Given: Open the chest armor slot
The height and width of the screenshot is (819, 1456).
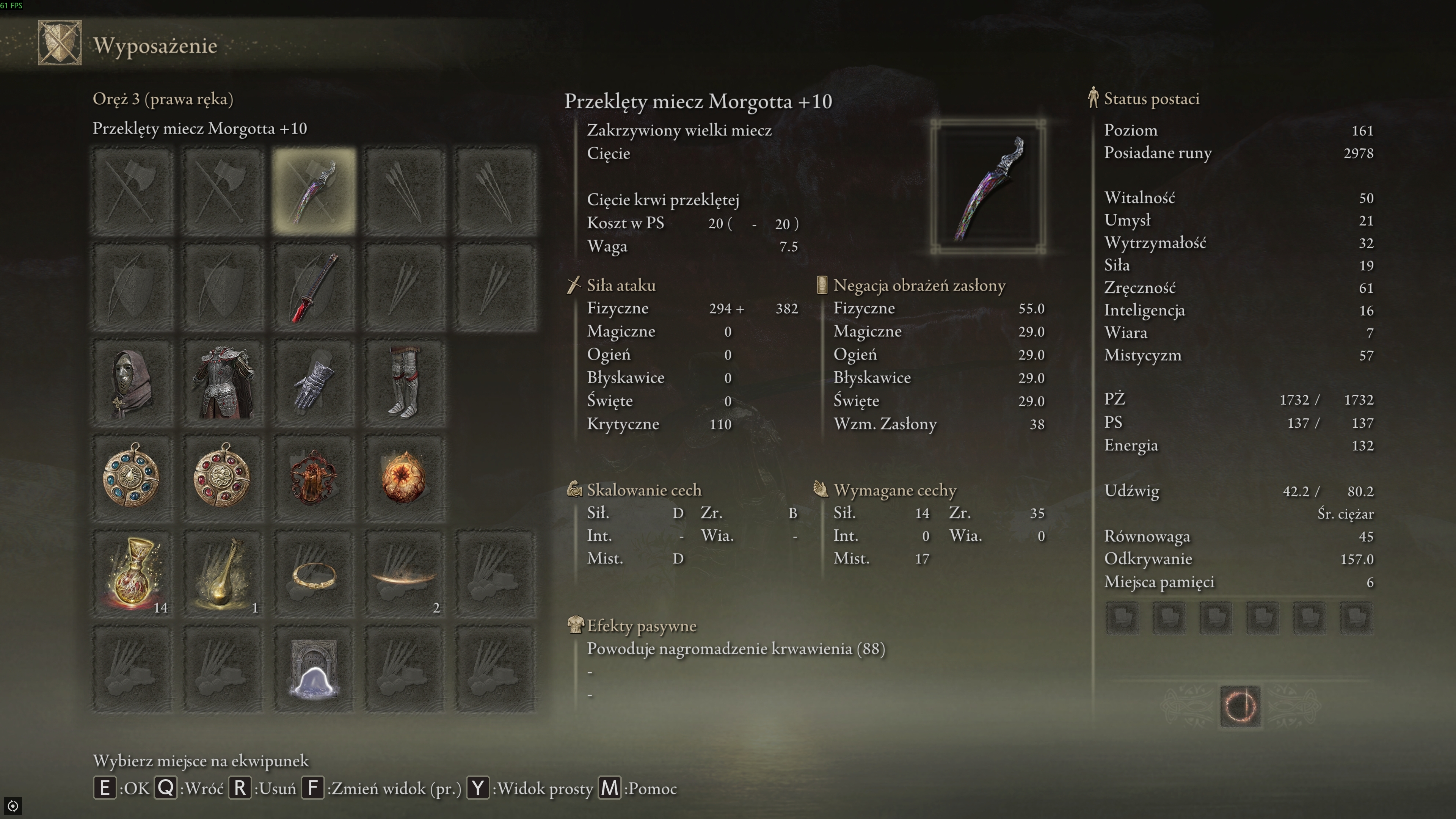Looking at the screenshot, I should pyautogui.click(x=223, y=383).
